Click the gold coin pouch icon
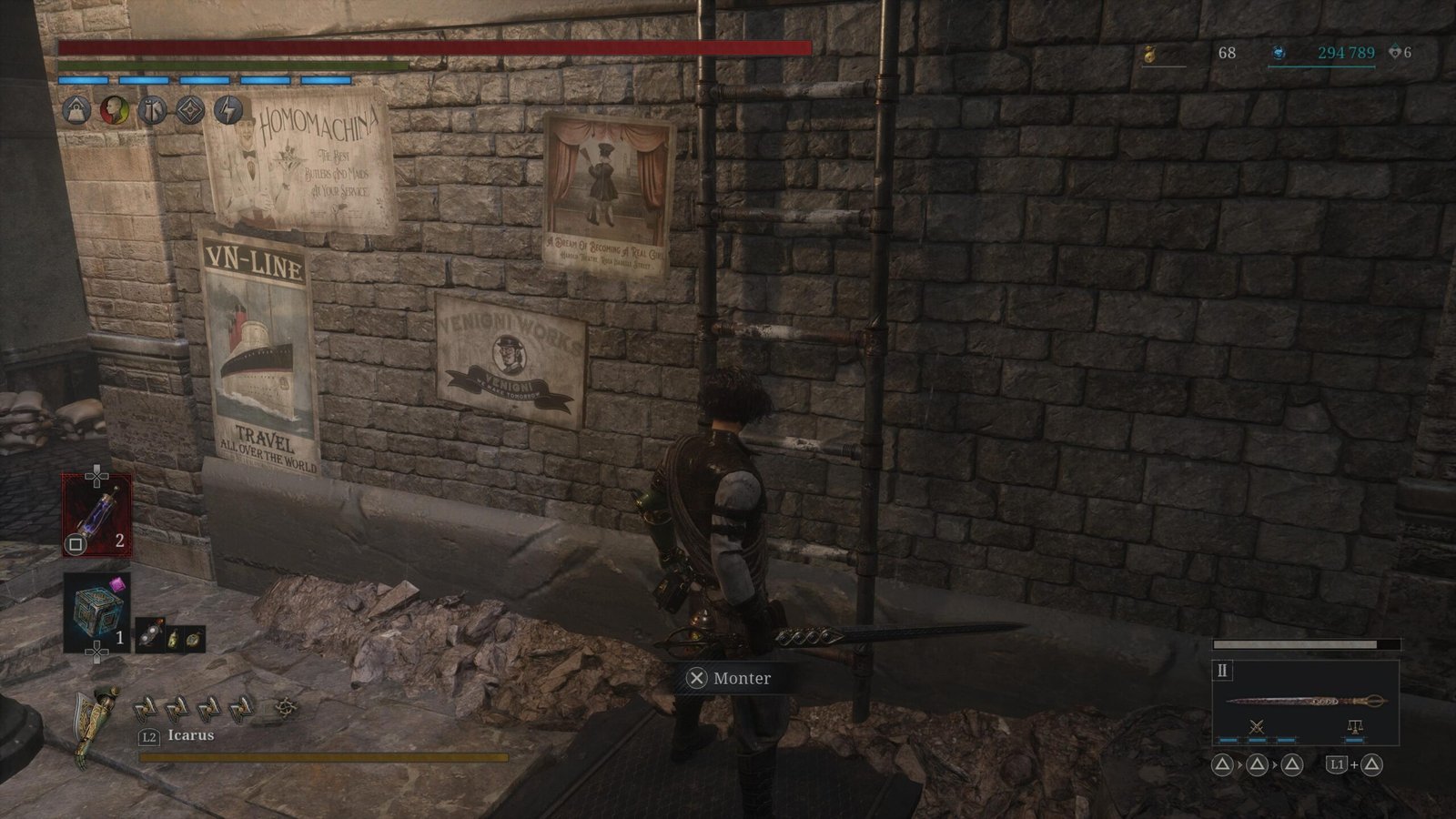 pos(1149,55)
